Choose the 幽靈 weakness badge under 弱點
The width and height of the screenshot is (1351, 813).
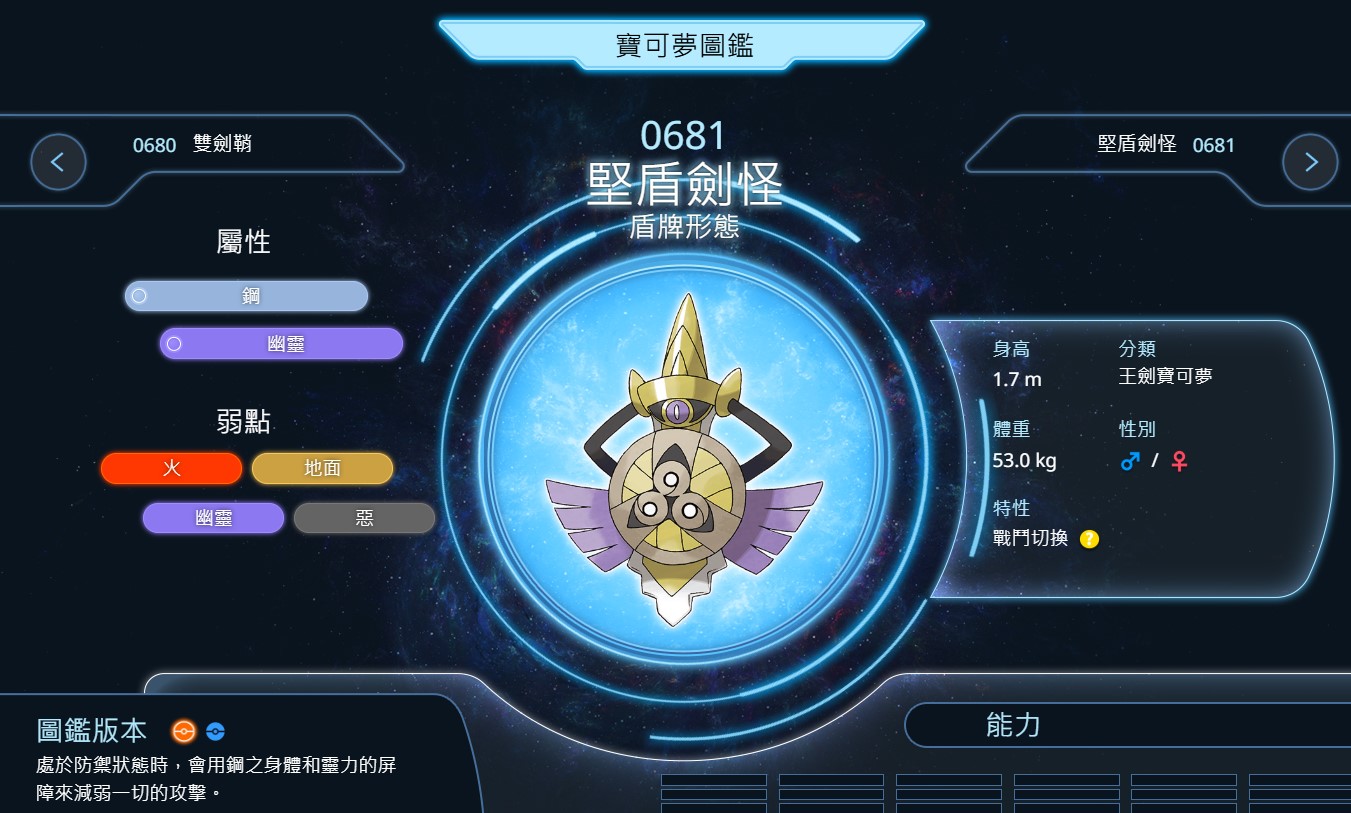(213, 518)
